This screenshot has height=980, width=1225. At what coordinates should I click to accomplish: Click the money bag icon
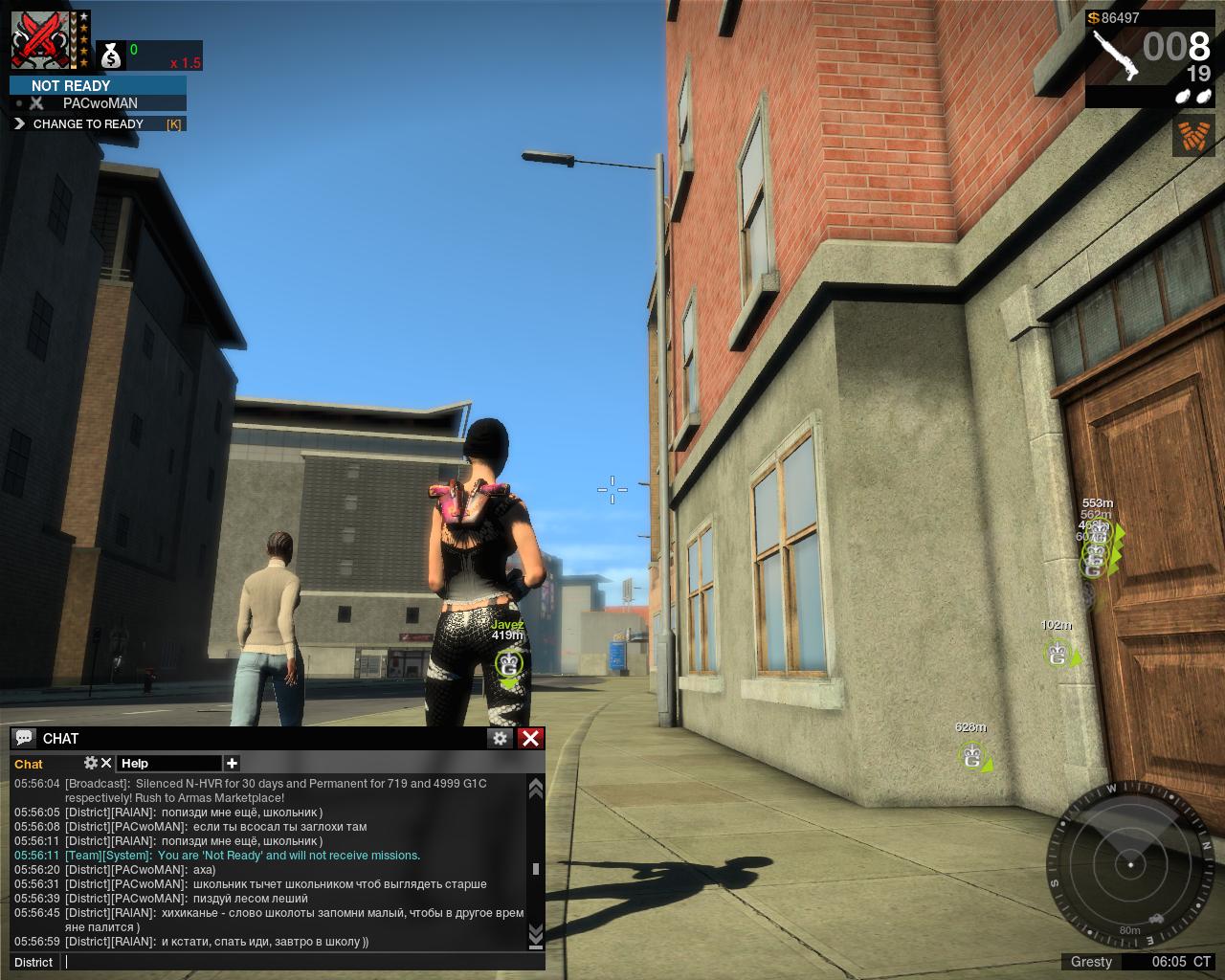(112, 56)
